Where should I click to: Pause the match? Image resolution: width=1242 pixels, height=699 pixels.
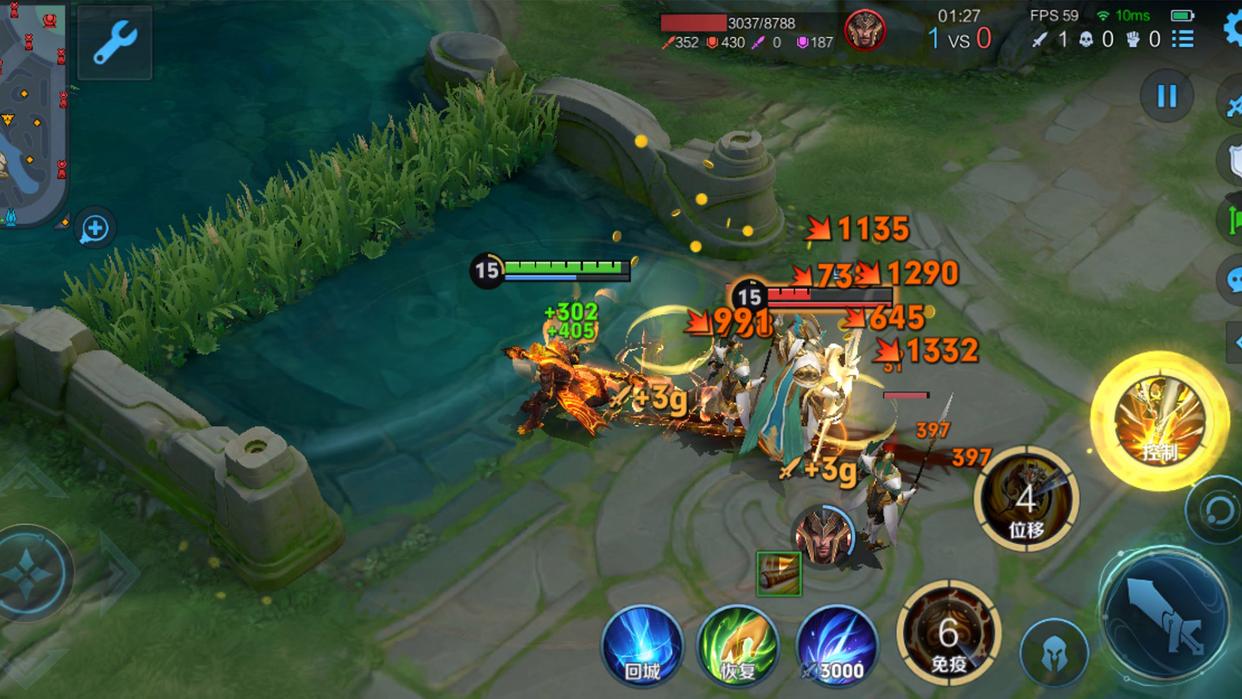[x=1166, y=96]
